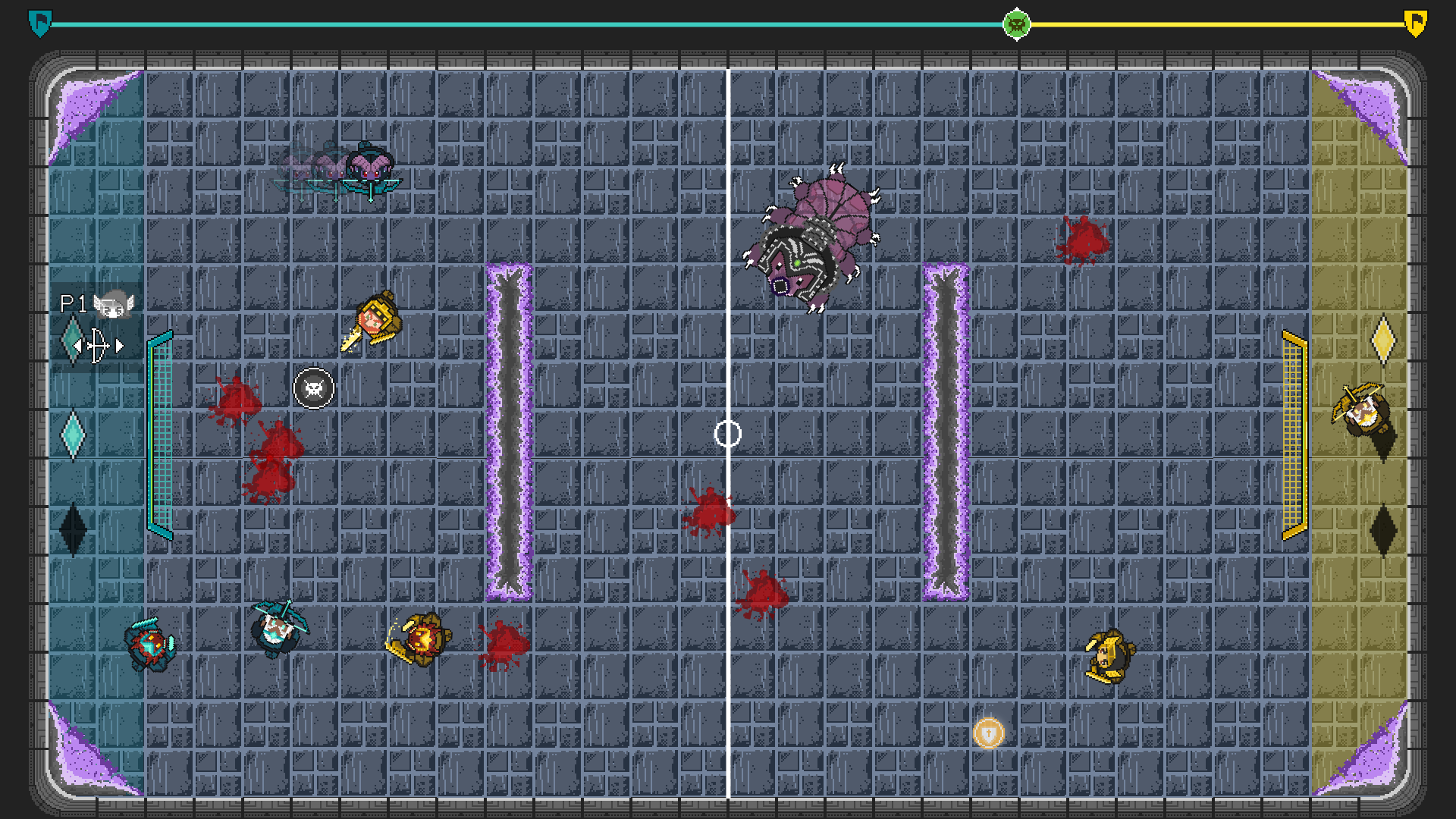Select the P1 label in the player panel
The width and height of the screenshot is (1456, 819).
click(73, 303)
